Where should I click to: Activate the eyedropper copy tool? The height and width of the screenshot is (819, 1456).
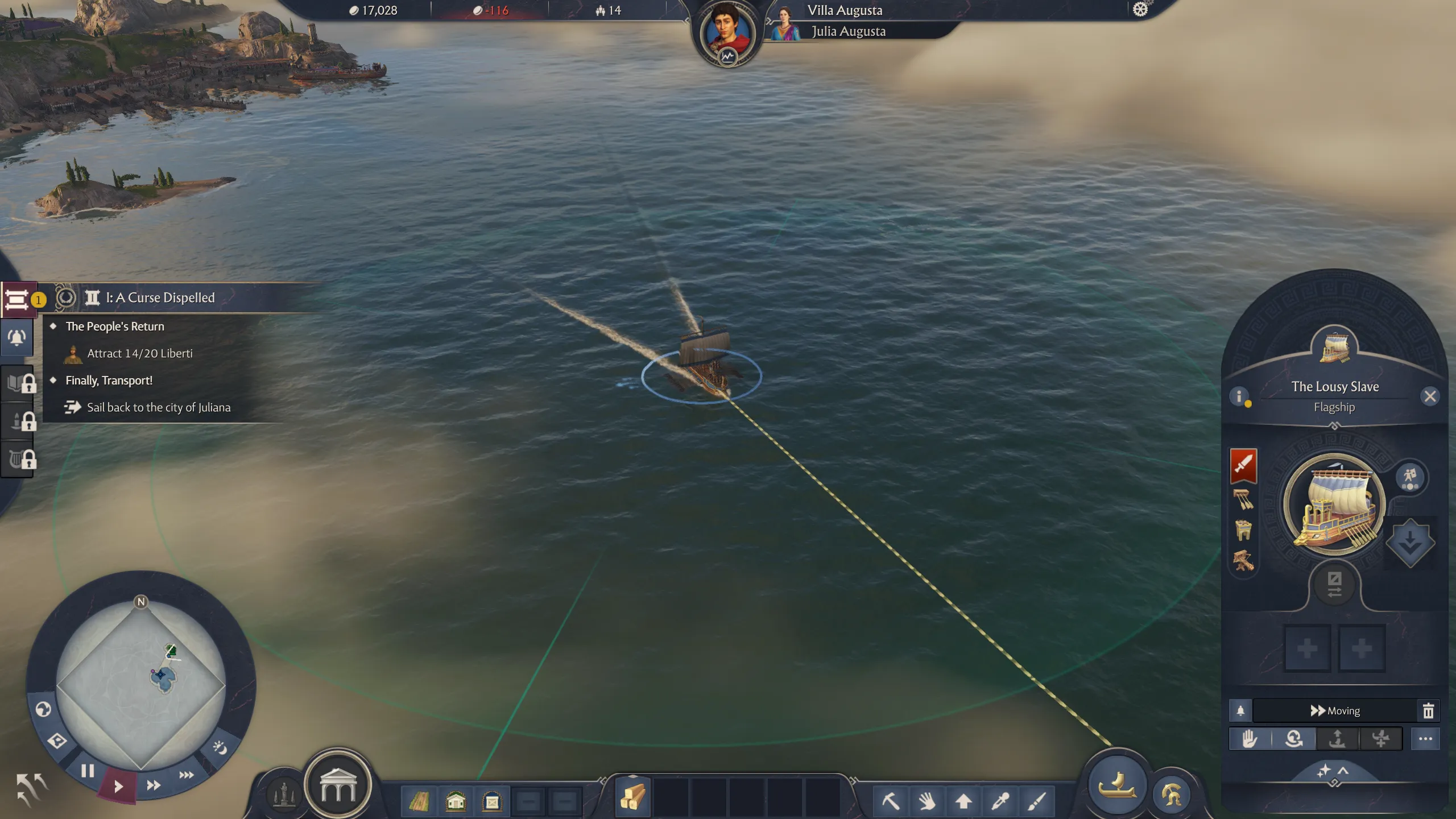[x=1000, y=801]
